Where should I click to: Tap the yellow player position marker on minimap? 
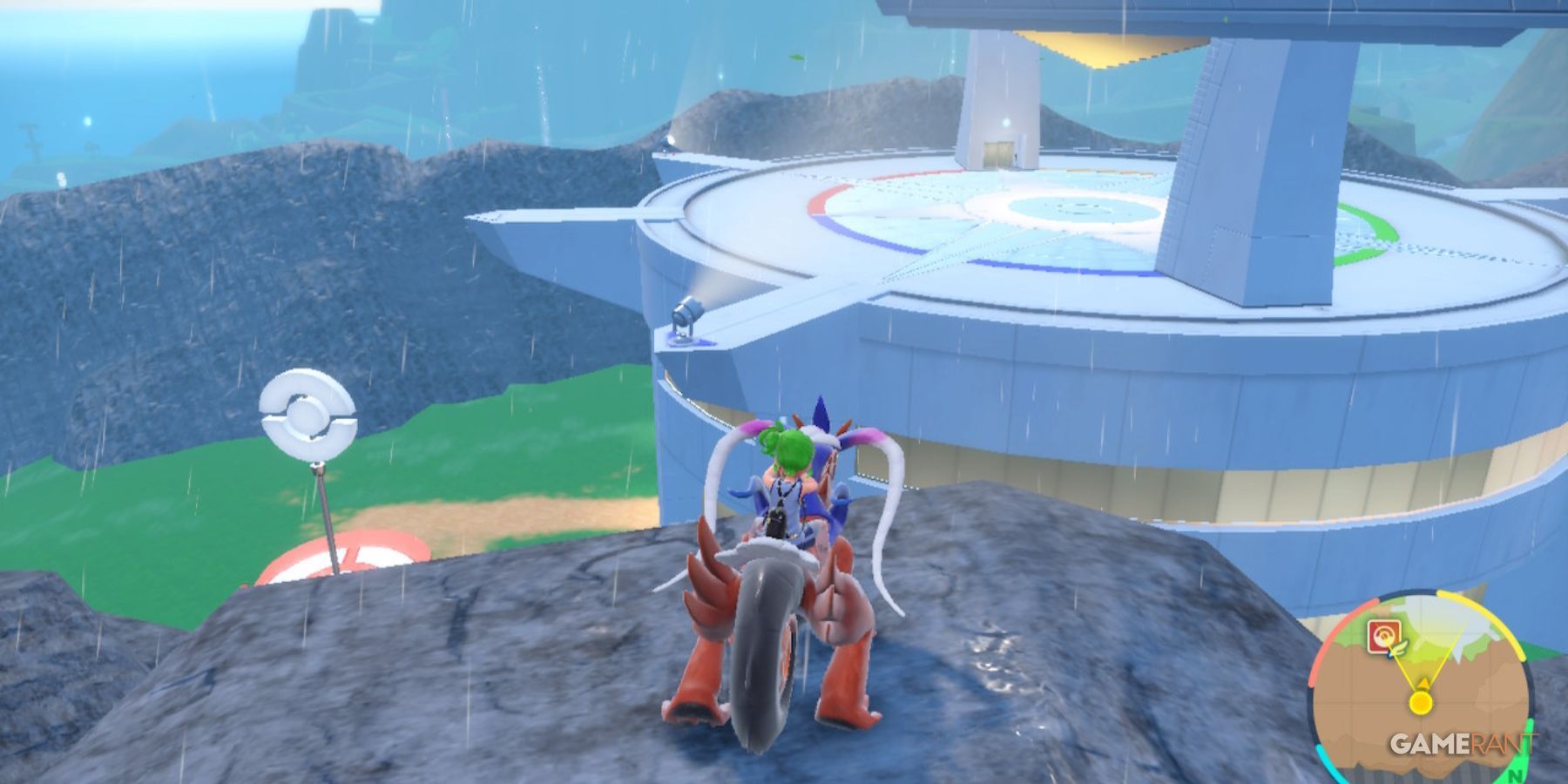pos(1420,702)
